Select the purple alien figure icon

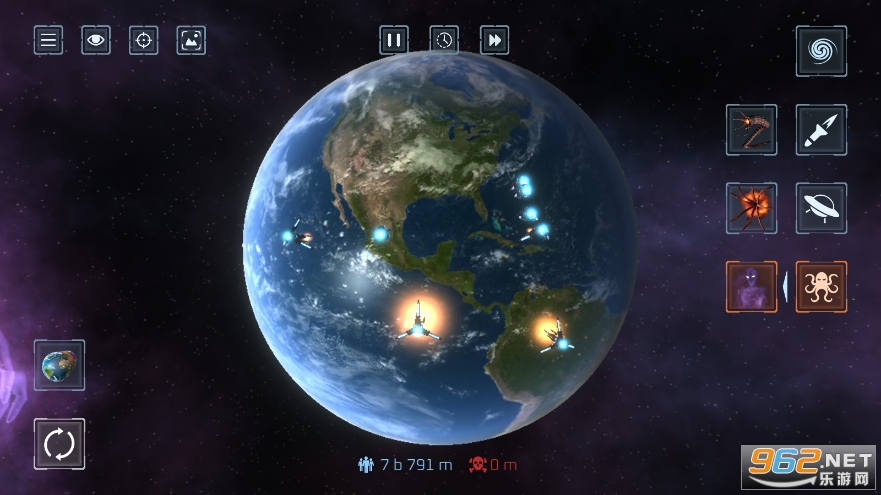pos(751,287)
